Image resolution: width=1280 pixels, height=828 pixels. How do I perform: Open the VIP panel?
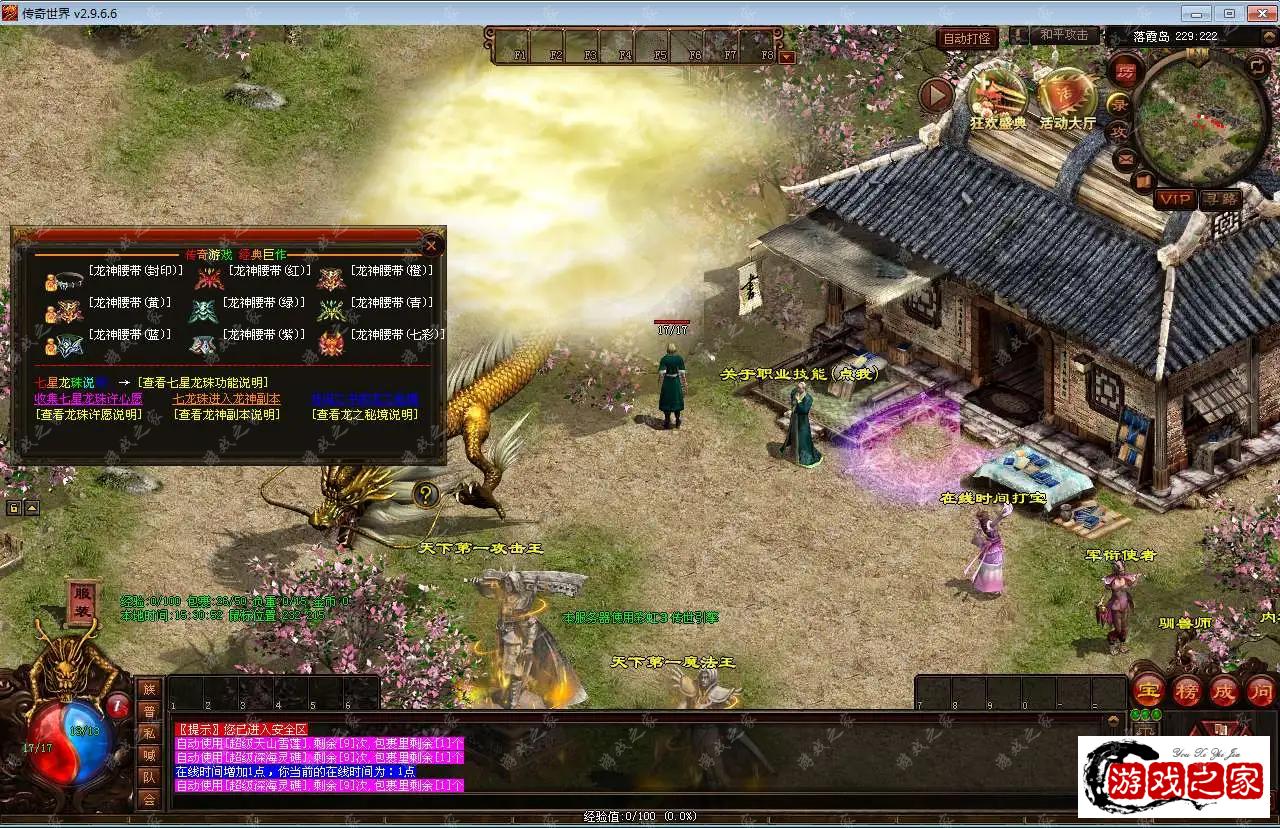[1174, 199]
